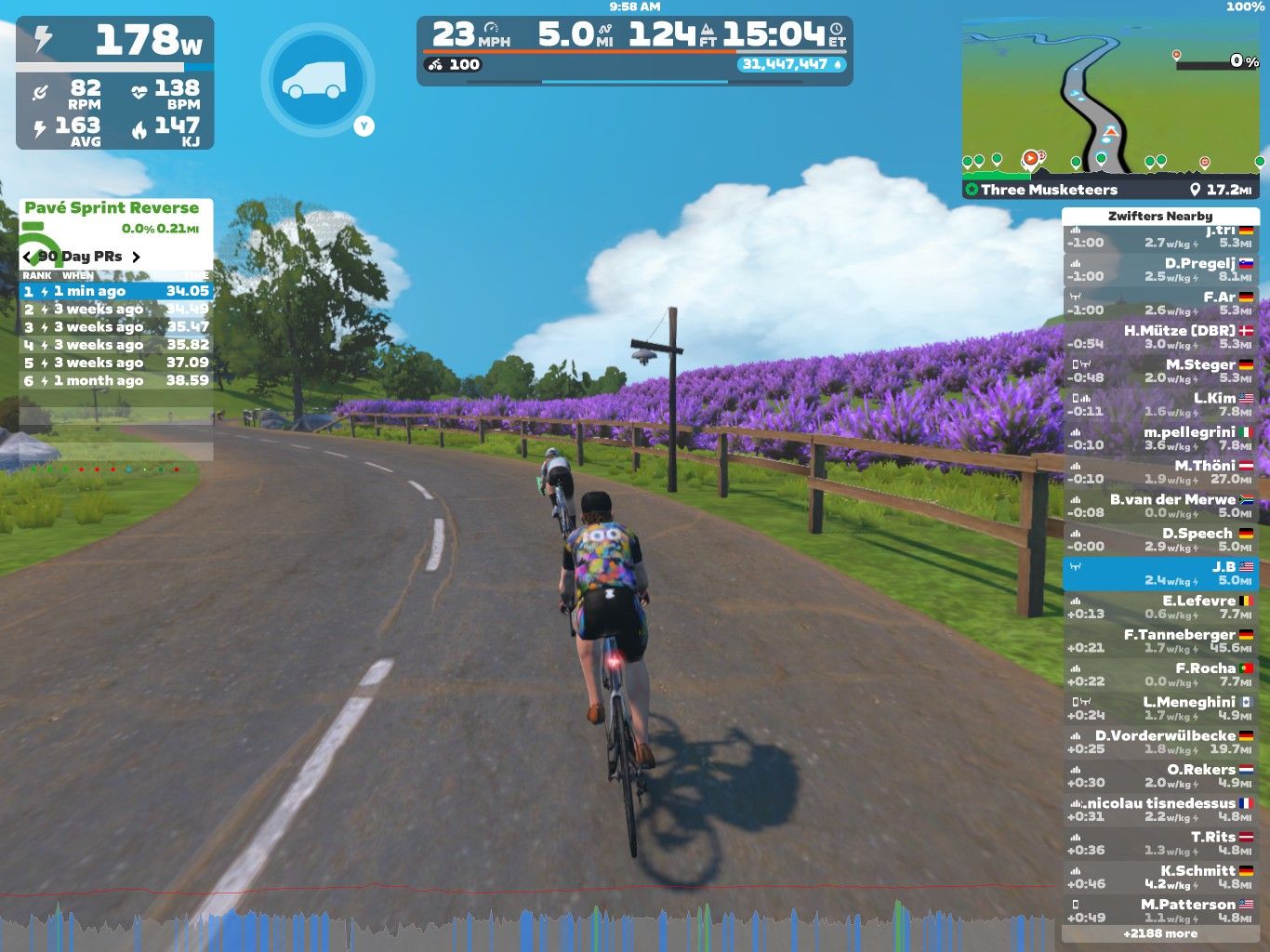Activate the van power-up icon
Screen dimensions: 1270x952
(317, 80)
